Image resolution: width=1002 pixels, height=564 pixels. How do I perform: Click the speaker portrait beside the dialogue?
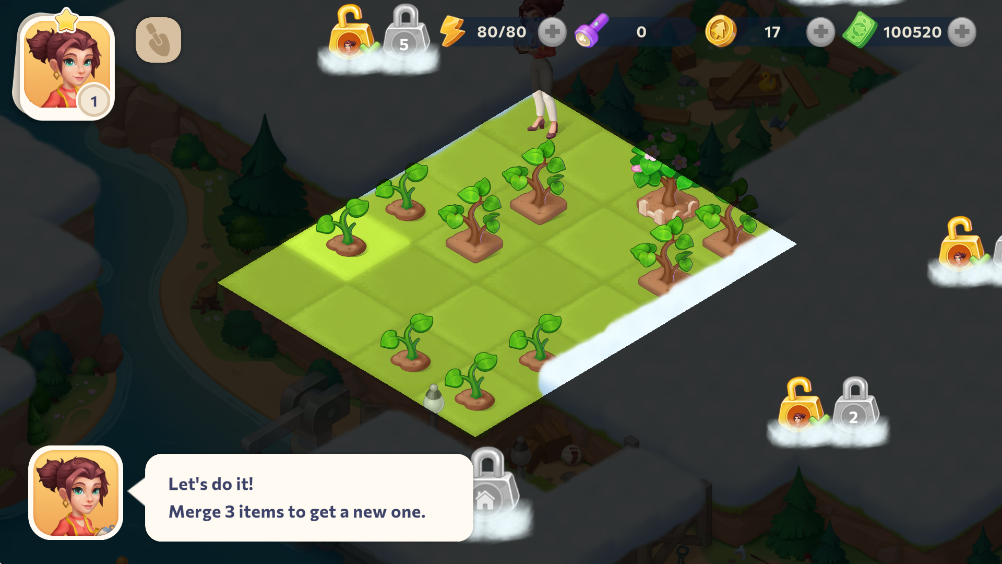(76, 492)
